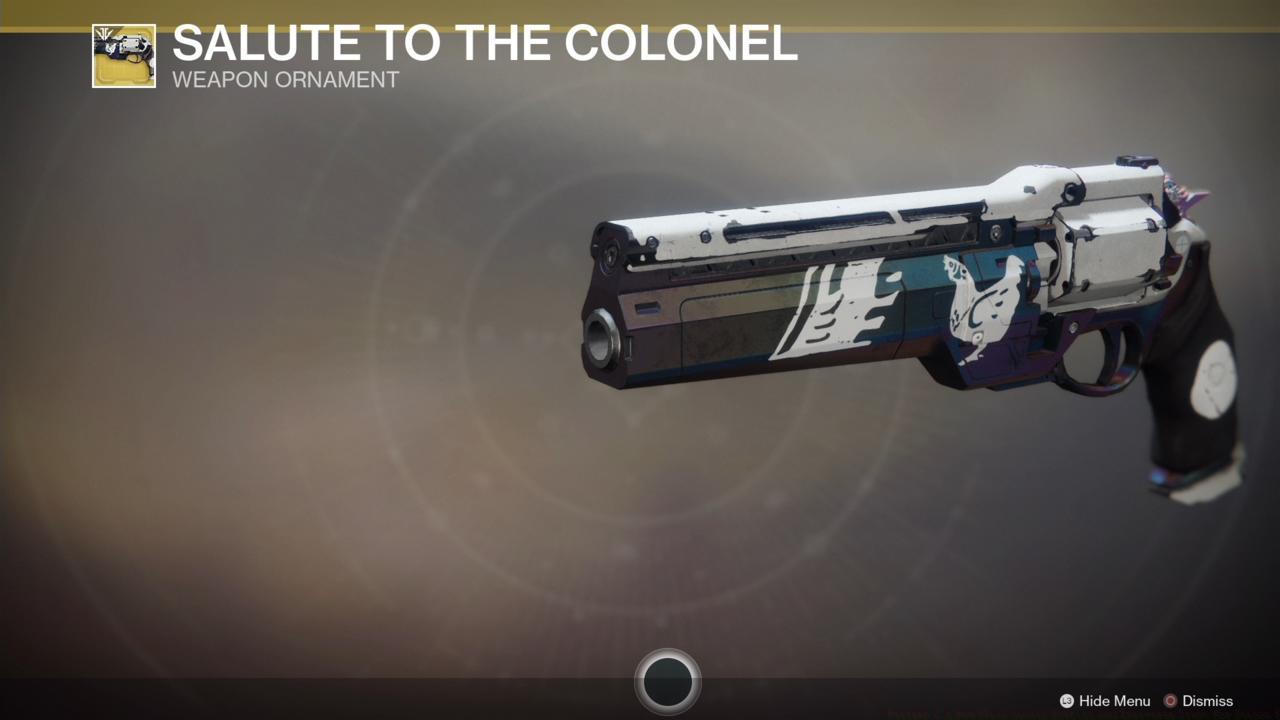The image size is (1280, 720).
Task: Choose the Hide Menu option
Action: (x=1105, y=701)
